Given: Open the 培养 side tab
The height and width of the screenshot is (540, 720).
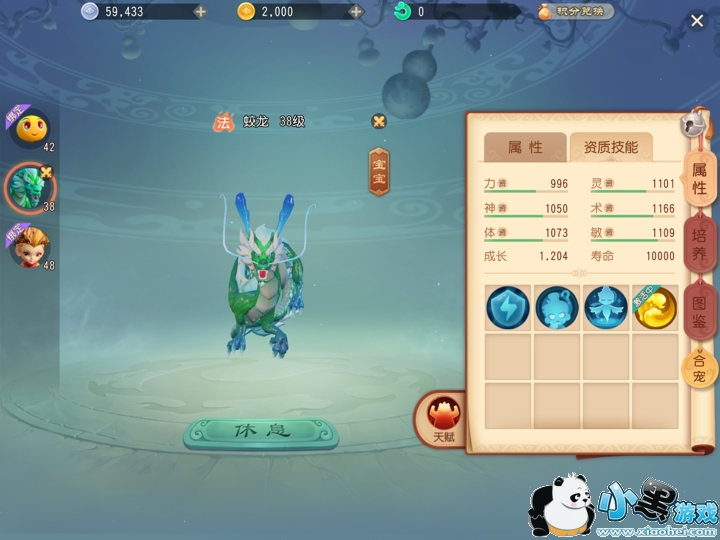Looking at the screenshot, I should tap(699, 245).
